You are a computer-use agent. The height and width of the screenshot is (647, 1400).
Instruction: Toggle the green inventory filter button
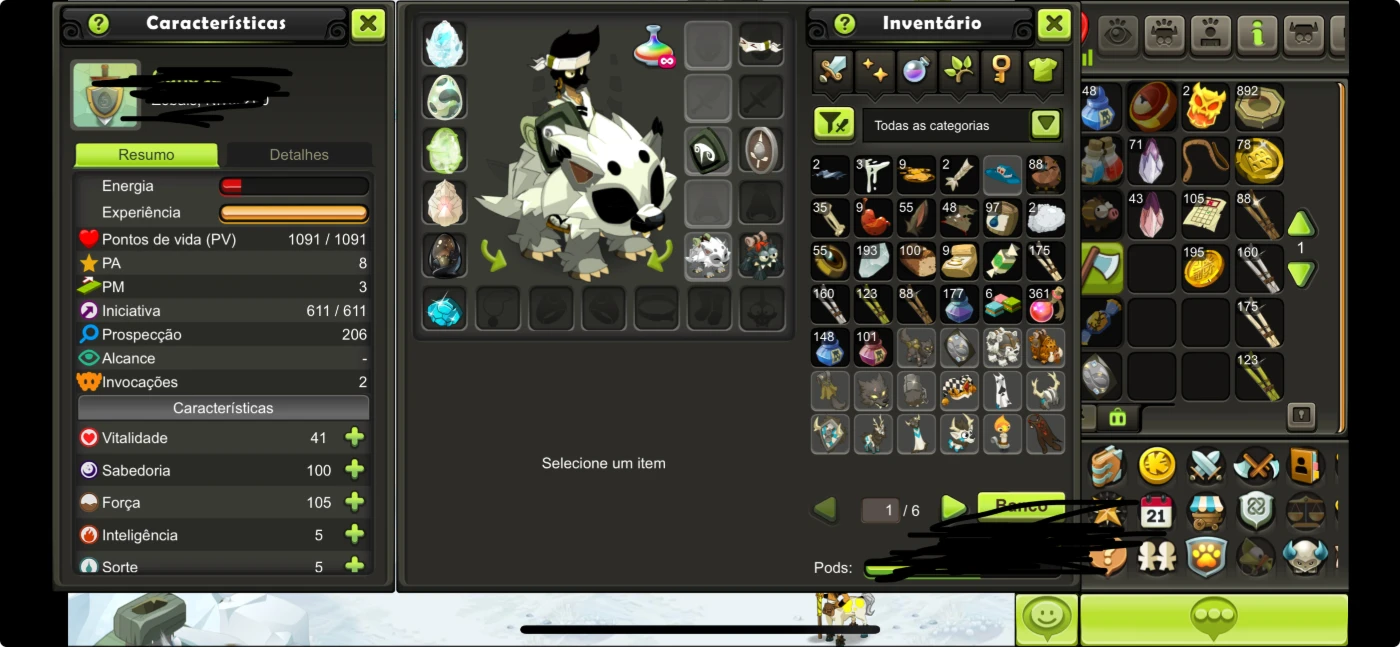pos(833,125)
